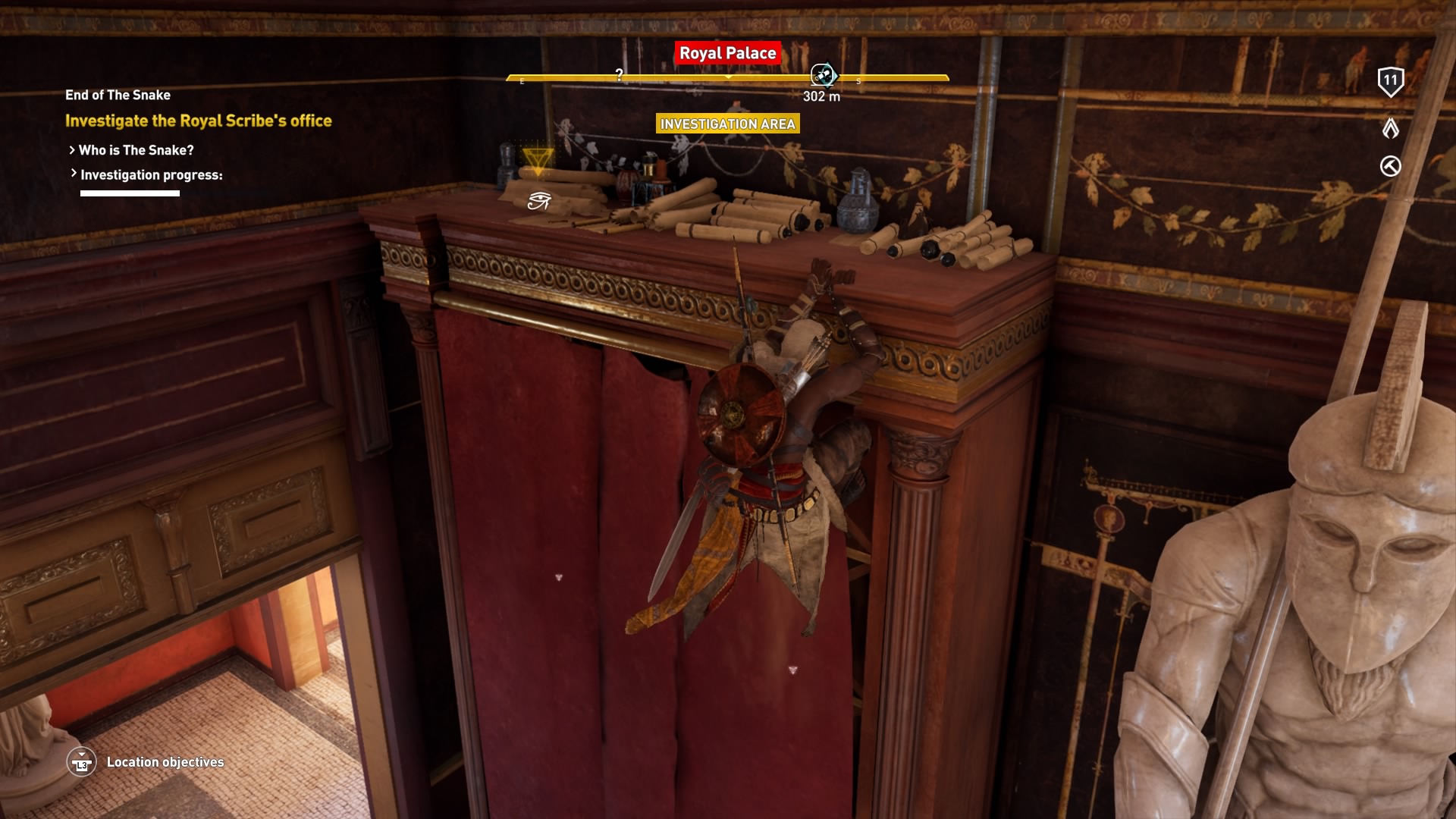Select the circular arrow icon below the flame
Viewport: 1456px width, 819px height.
[x=1390, y=166]
